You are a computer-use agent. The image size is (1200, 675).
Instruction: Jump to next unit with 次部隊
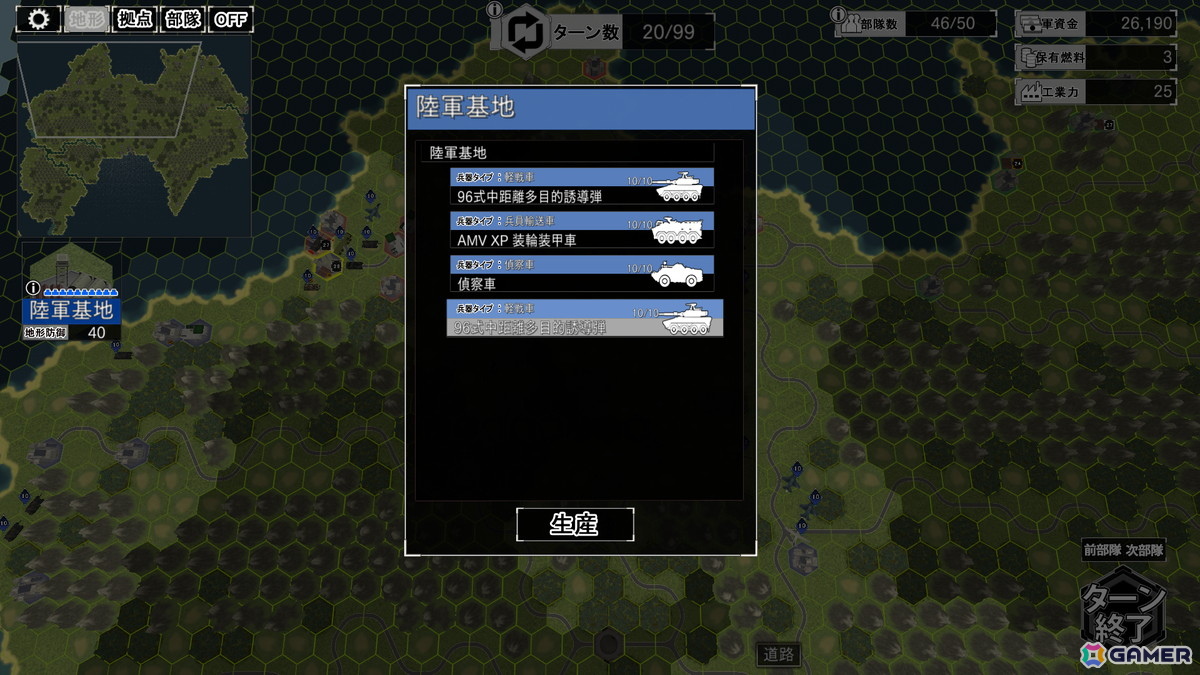point(1145,550)
